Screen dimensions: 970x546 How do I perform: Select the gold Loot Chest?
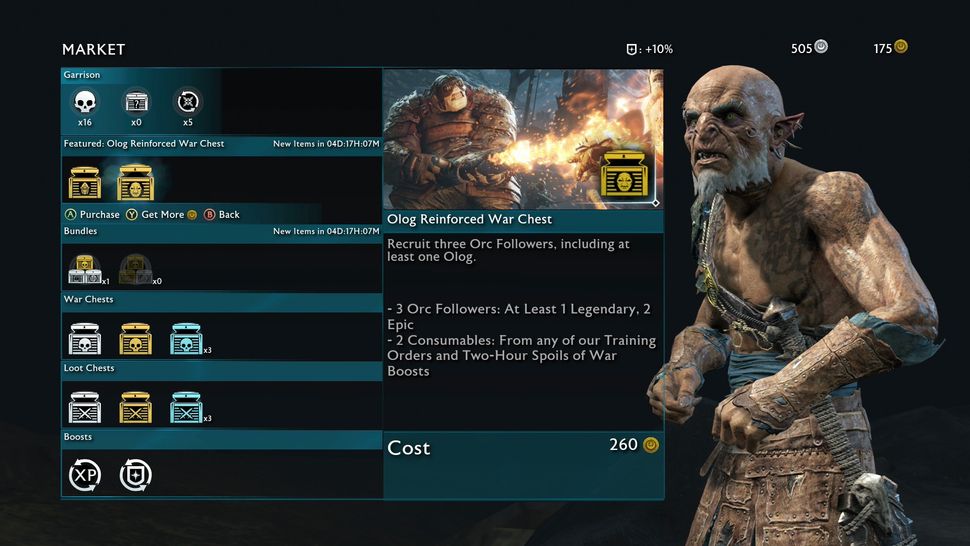[x=135, y=407]
